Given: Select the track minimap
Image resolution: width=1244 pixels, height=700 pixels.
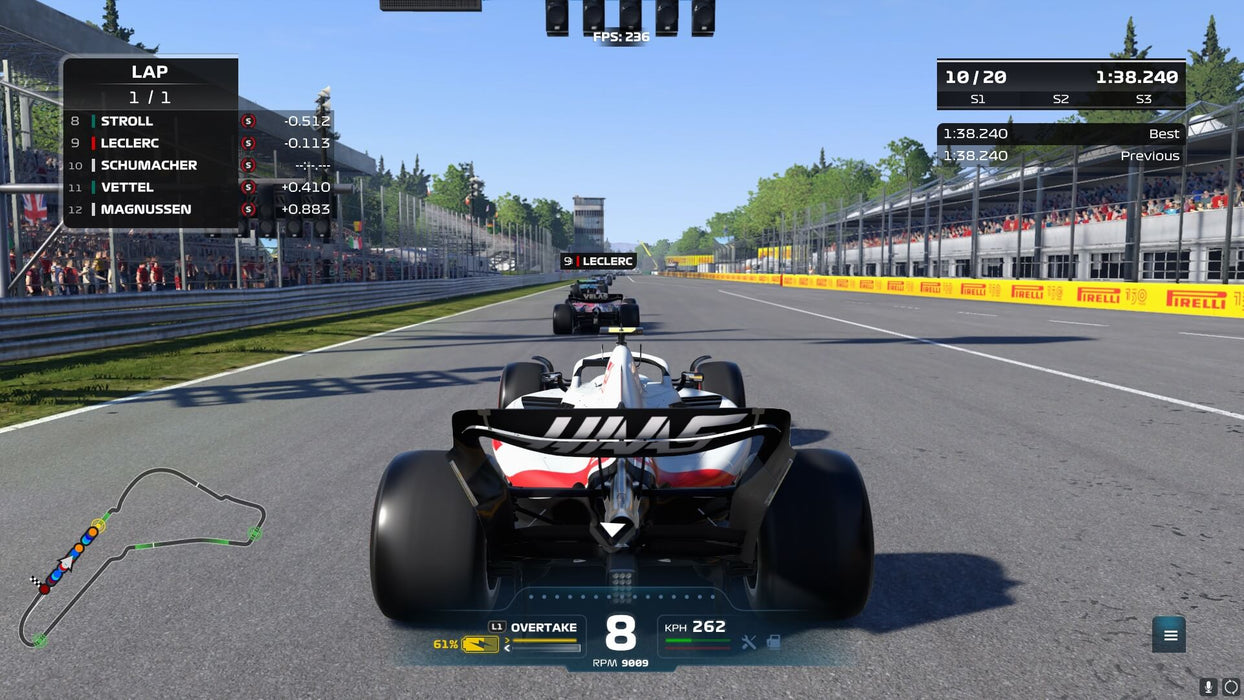Looking at the screenshot, I should click(140, 555).
